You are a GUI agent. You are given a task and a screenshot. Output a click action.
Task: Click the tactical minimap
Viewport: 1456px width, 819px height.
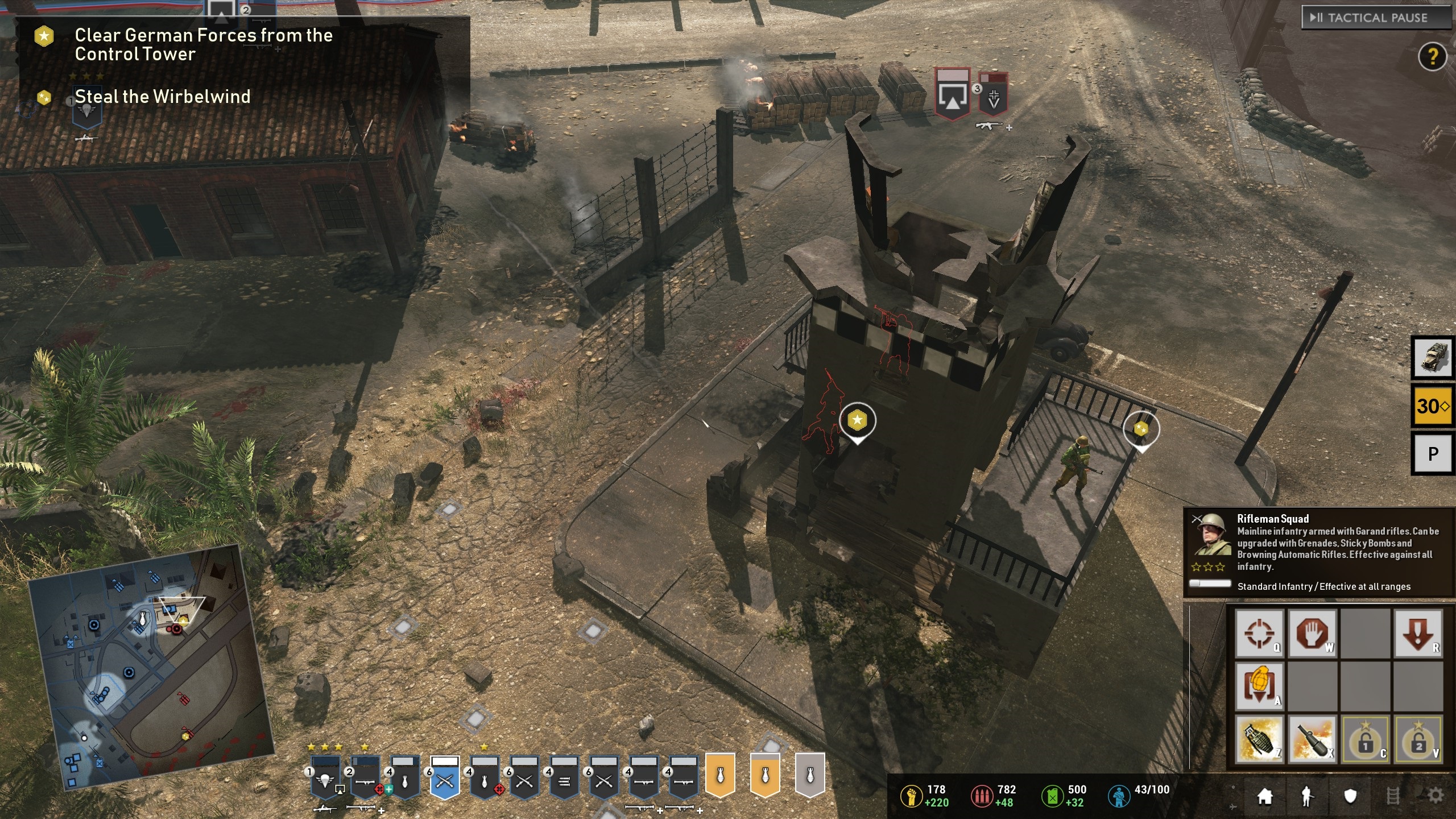pos(151,665)
